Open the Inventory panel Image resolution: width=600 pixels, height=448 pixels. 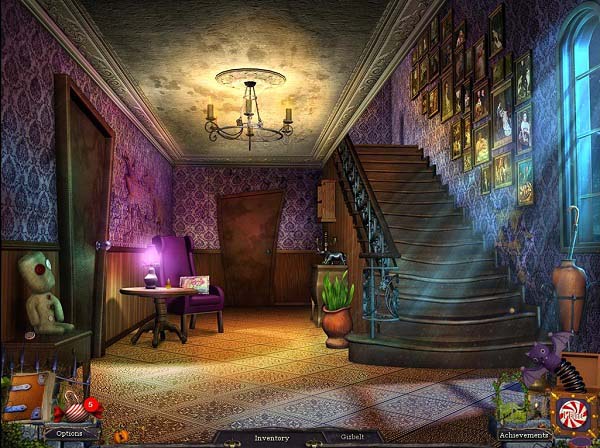pyautogui.click(x=271, y=437)
